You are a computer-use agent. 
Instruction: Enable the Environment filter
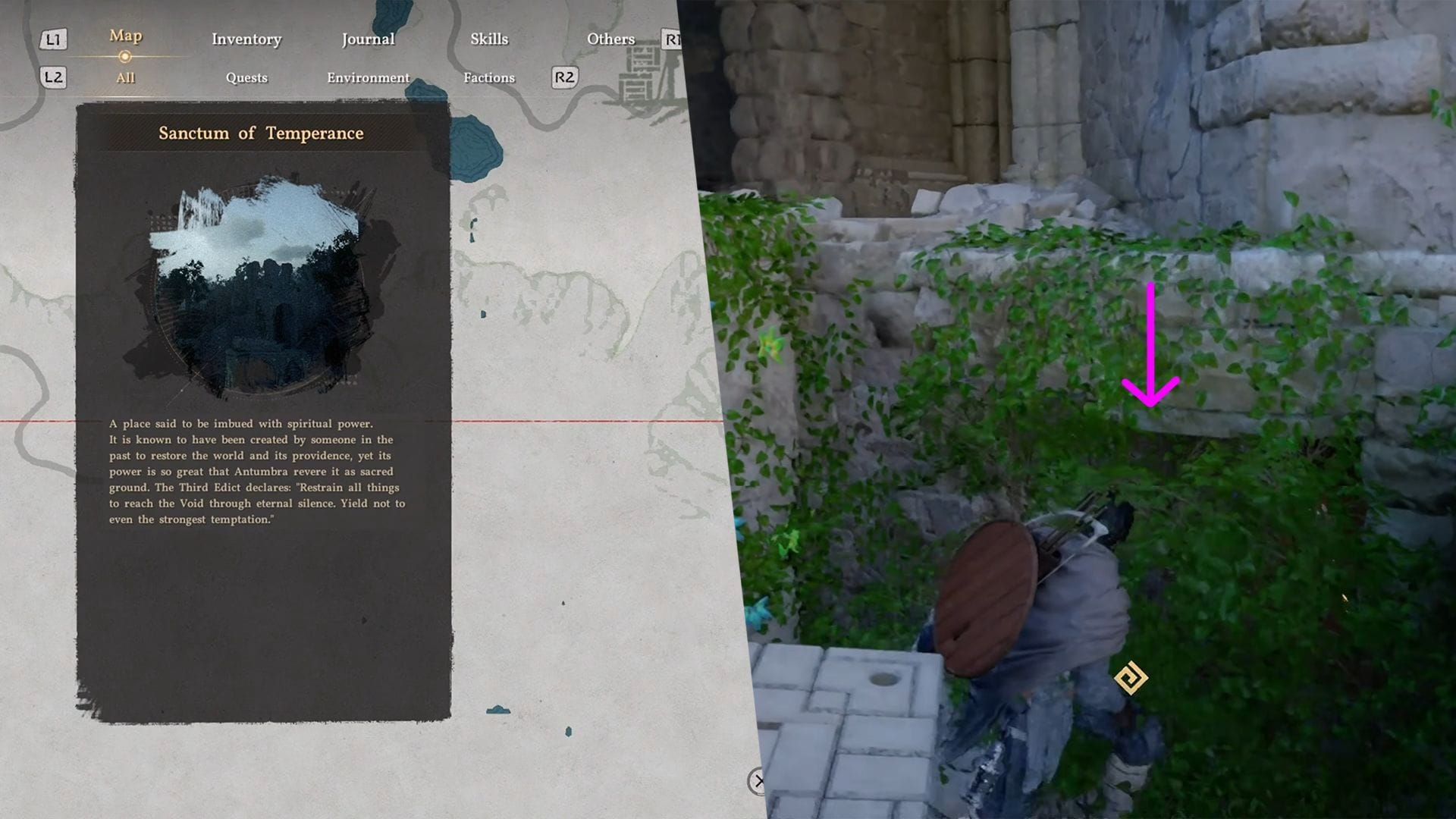pyautogui.click(x=368, y=77)
